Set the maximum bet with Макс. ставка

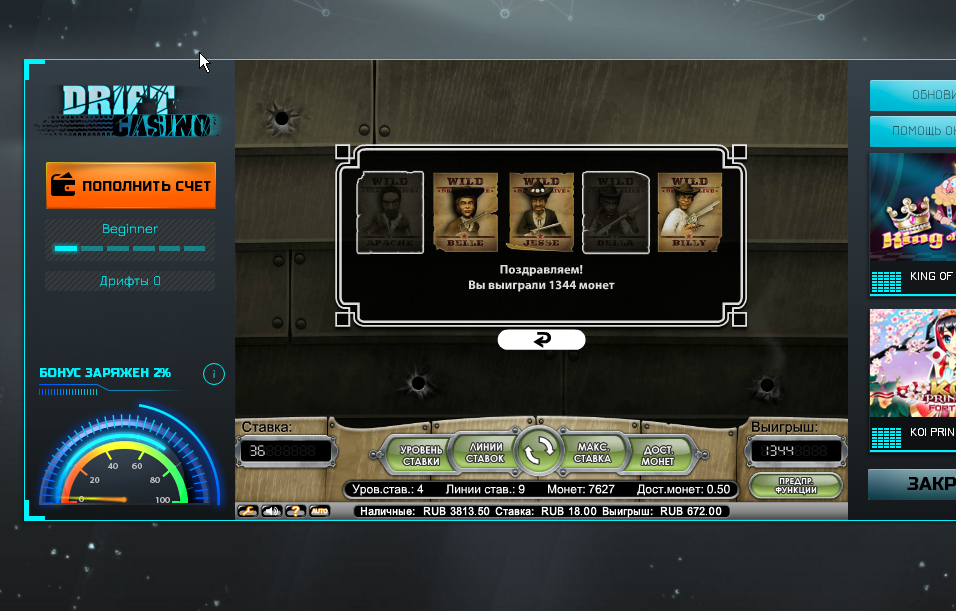pos(592,453)
